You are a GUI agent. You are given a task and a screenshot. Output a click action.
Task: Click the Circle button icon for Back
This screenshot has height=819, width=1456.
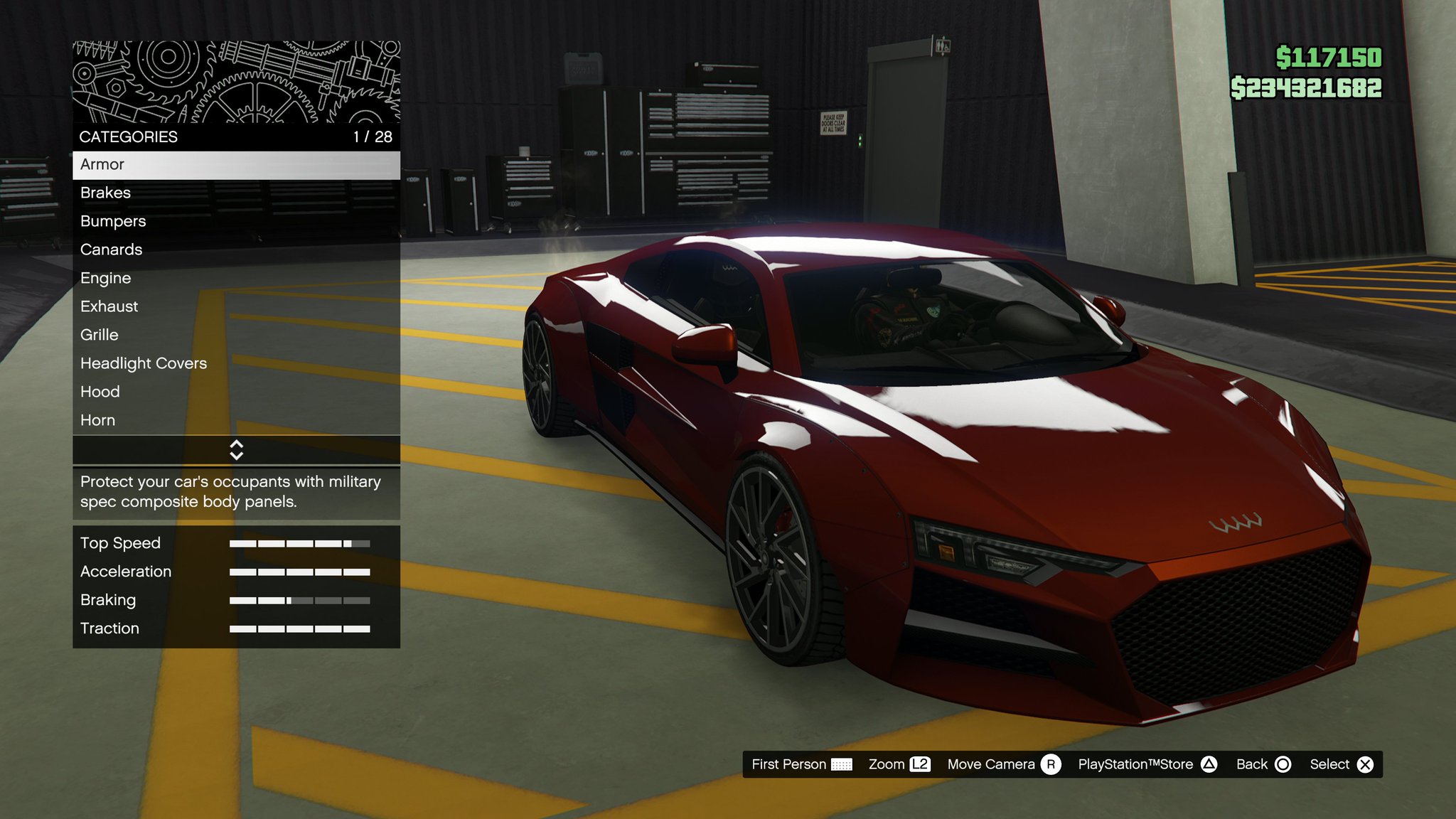coord(1283,764)
